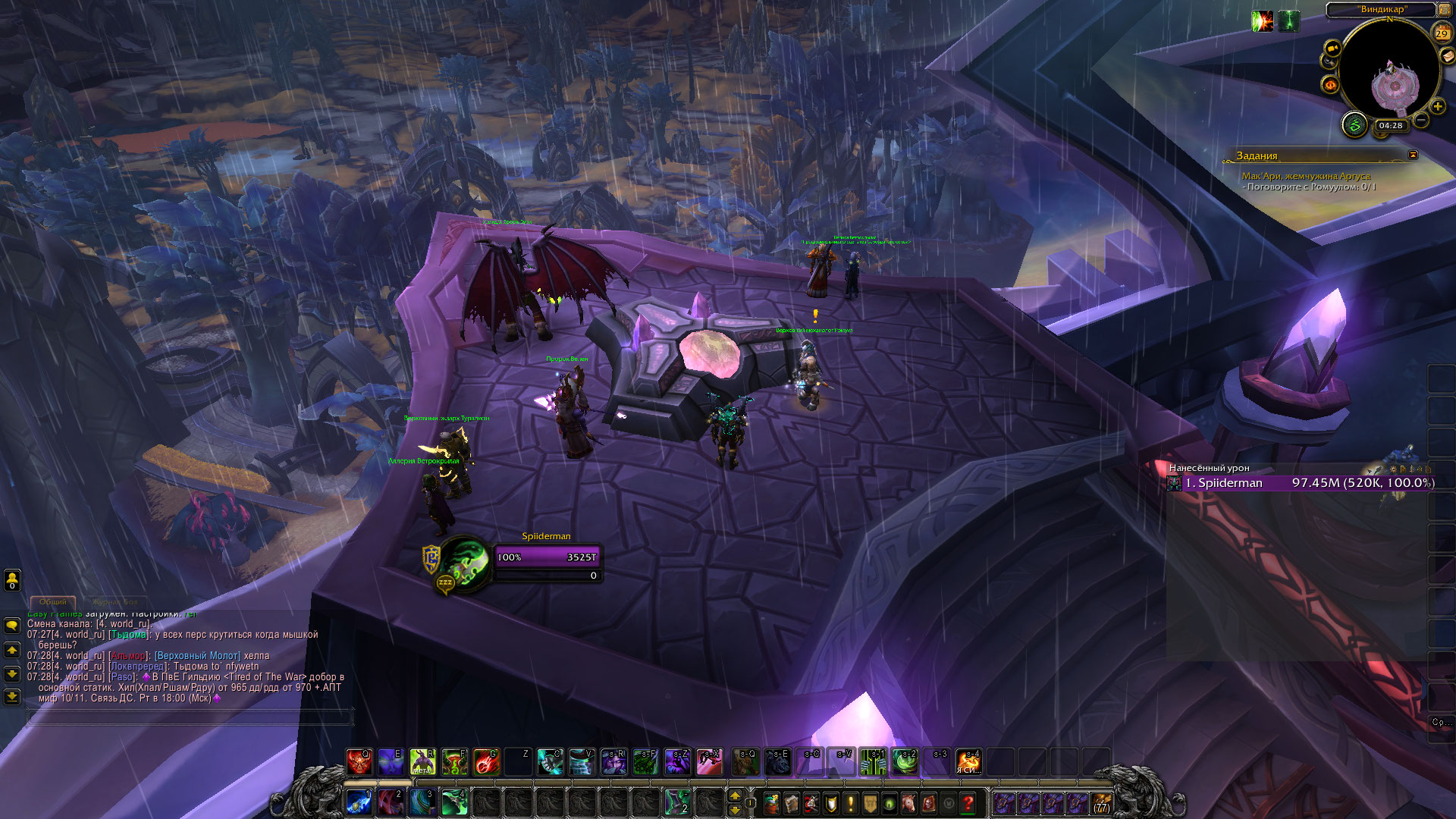Collapse the Задания quest tracker
The width and height of the screenshot is (1456, 819).
point(1413,155)
